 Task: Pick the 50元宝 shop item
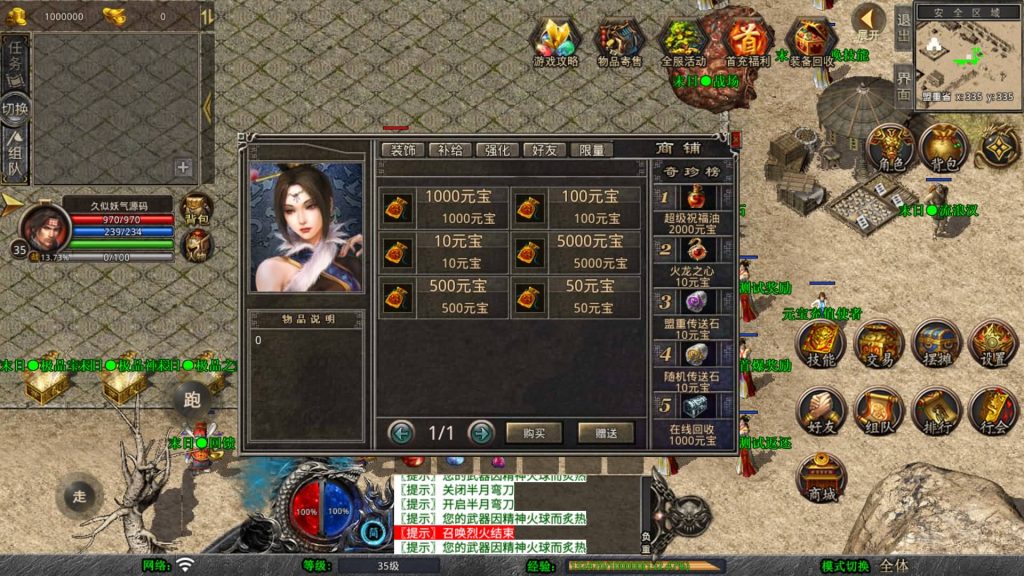tap(576, 297)
